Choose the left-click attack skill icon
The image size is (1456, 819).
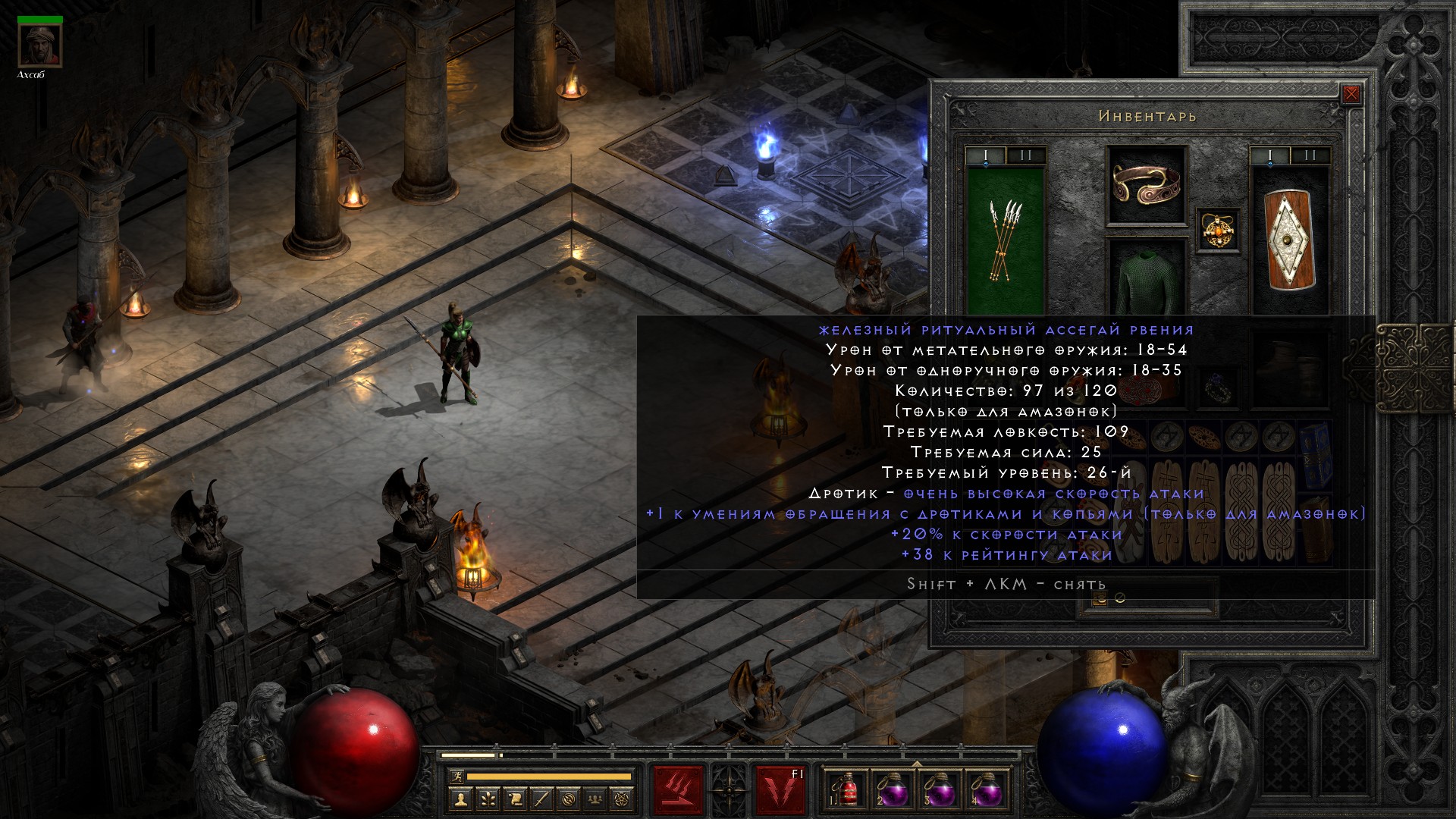[x=678, y=789]
